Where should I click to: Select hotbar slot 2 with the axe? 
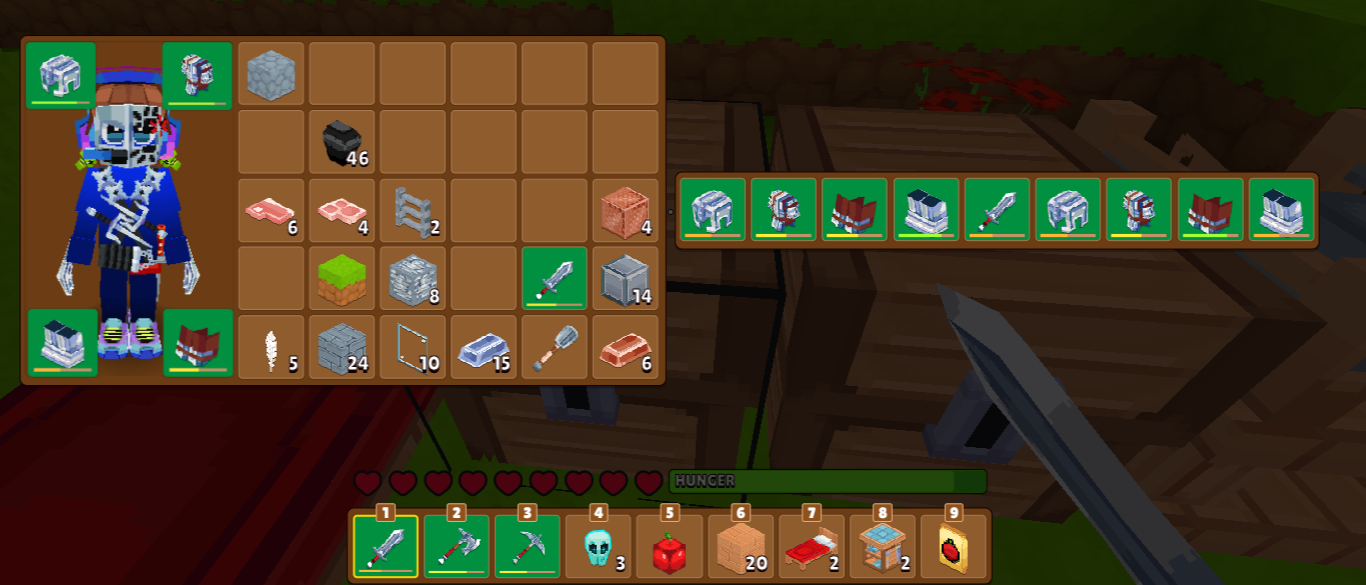click(456, 547)
